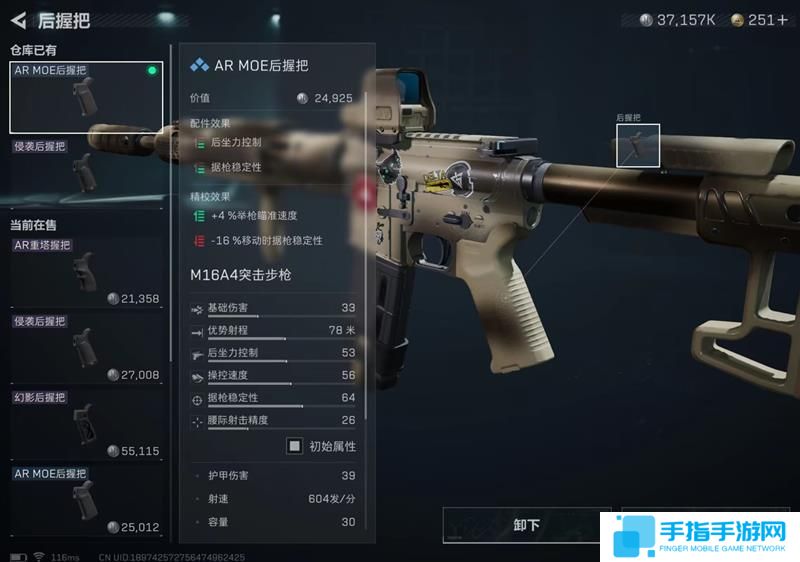
Task: Choose the AR MOE后握把 on sale for 25,012
Action: 86,500
